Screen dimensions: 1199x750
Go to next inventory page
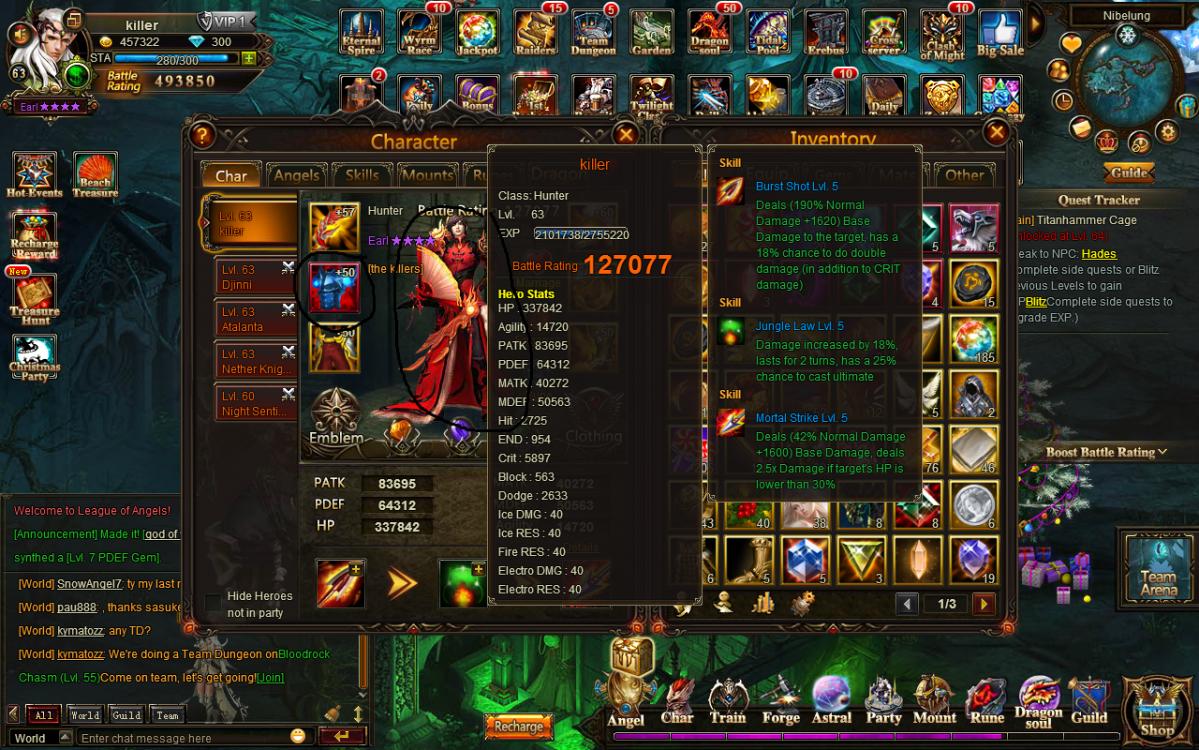(x=984, y=604)
